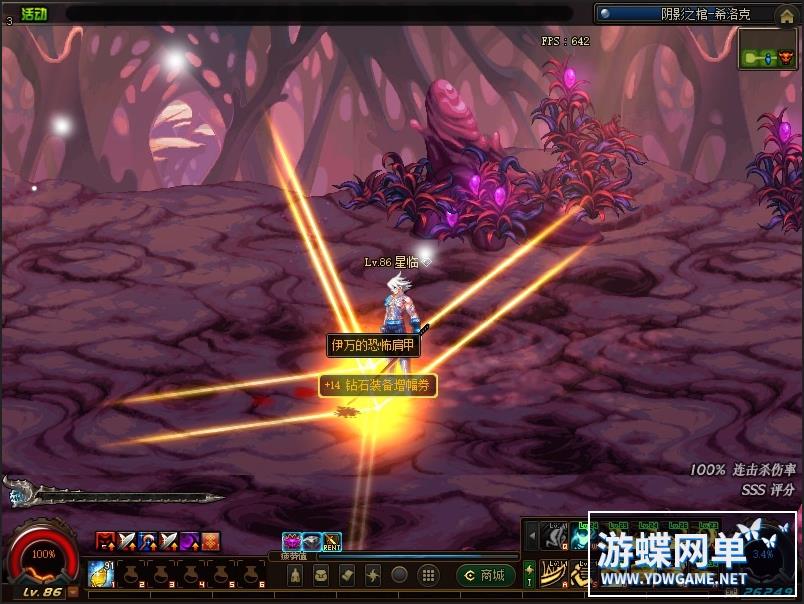Screen dimensions: 804x604
Task: Click the RENT sword buff icon
Action: coord(332,542)
